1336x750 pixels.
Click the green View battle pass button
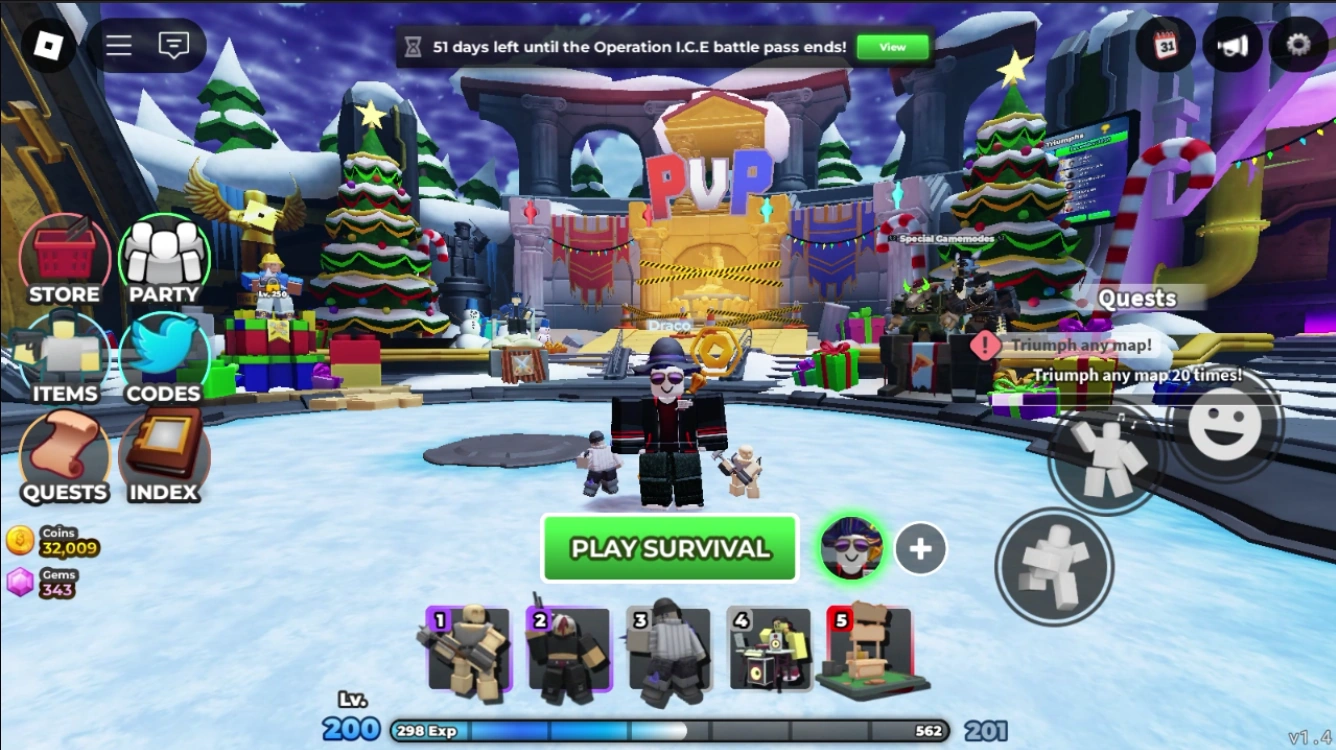click(x=891, y=46)
